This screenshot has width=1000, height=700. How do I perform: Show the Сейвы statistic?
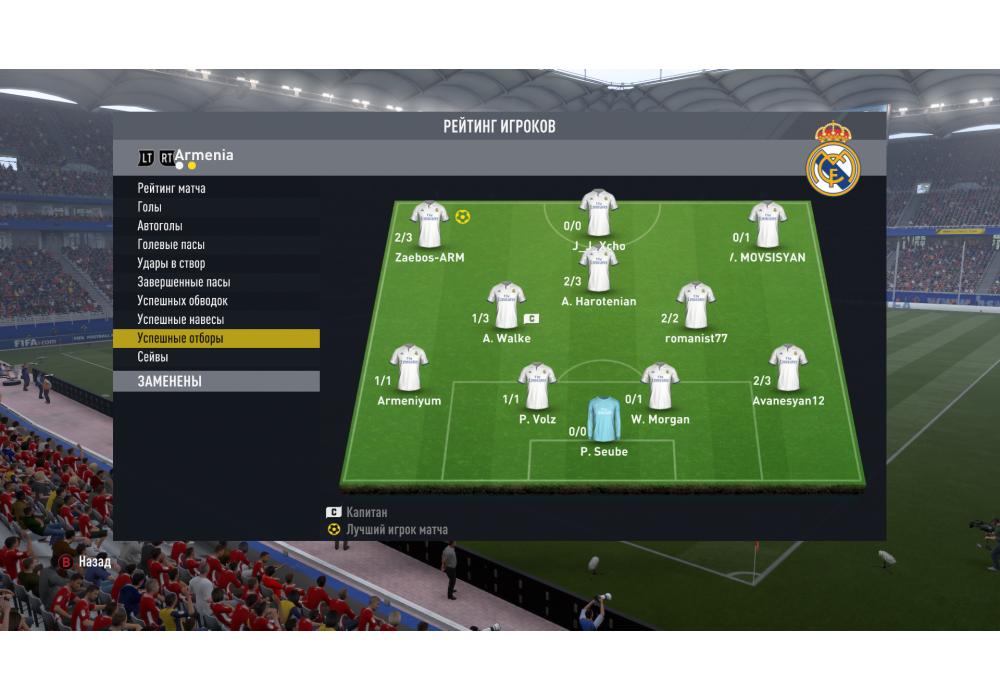pos(153,357)
